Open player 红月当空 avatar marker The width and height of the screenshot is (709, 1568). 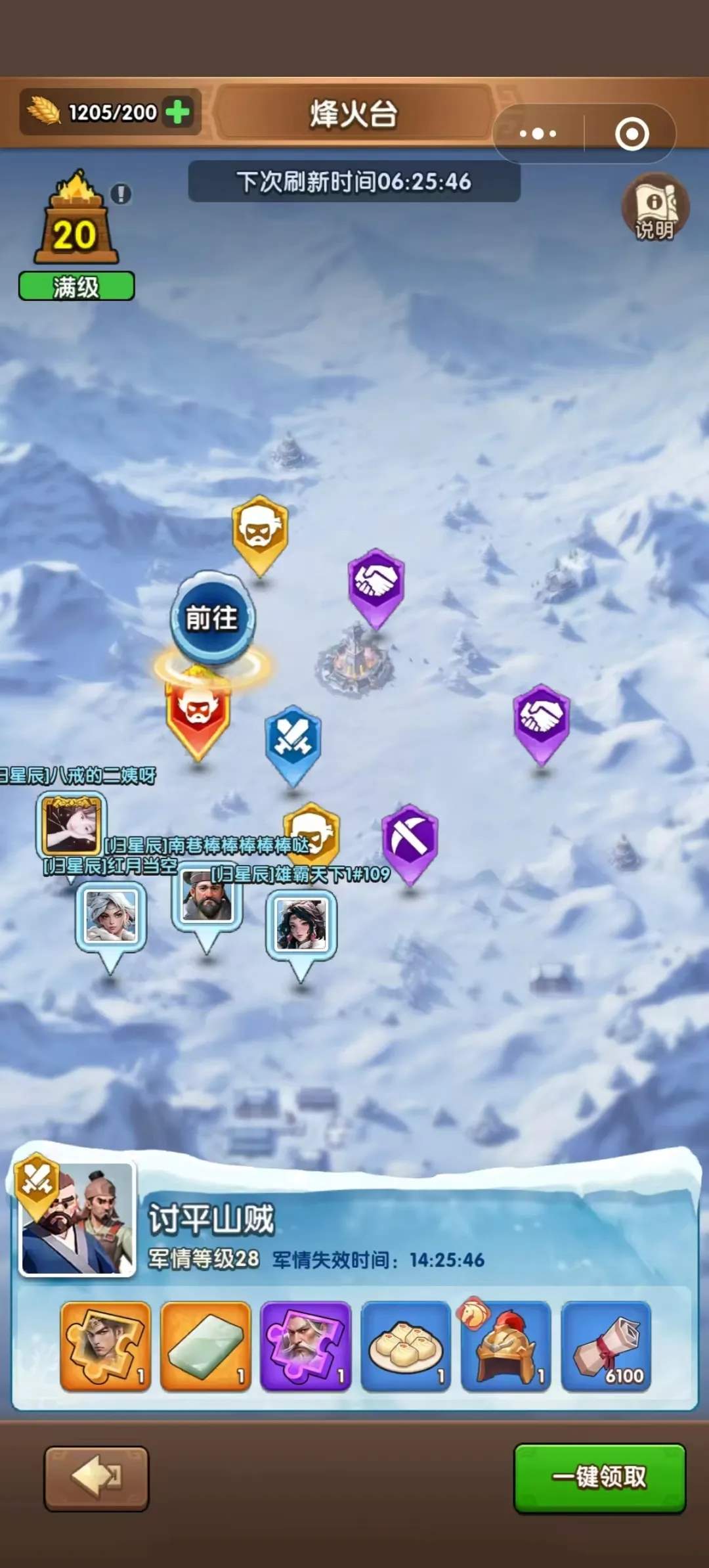[110, 915]
